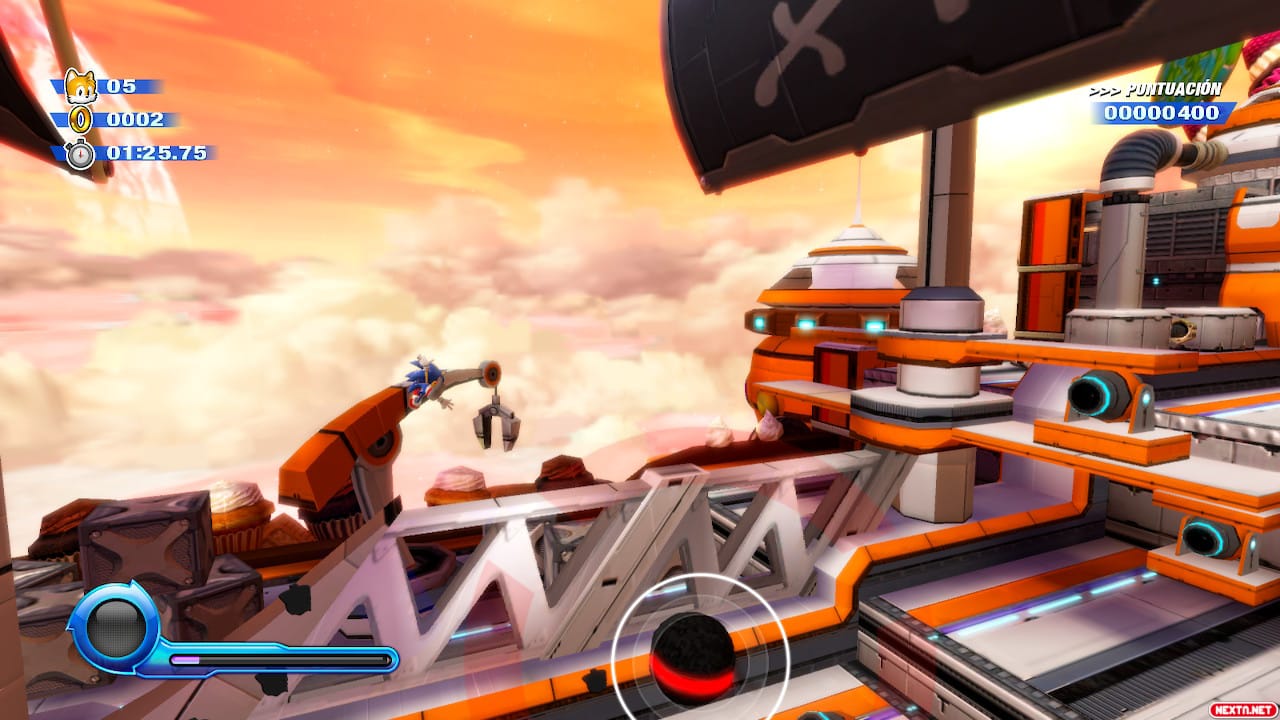Click the stopwatch timer icon
This screenshot has width=1280, height=720.
click(80, 154)
